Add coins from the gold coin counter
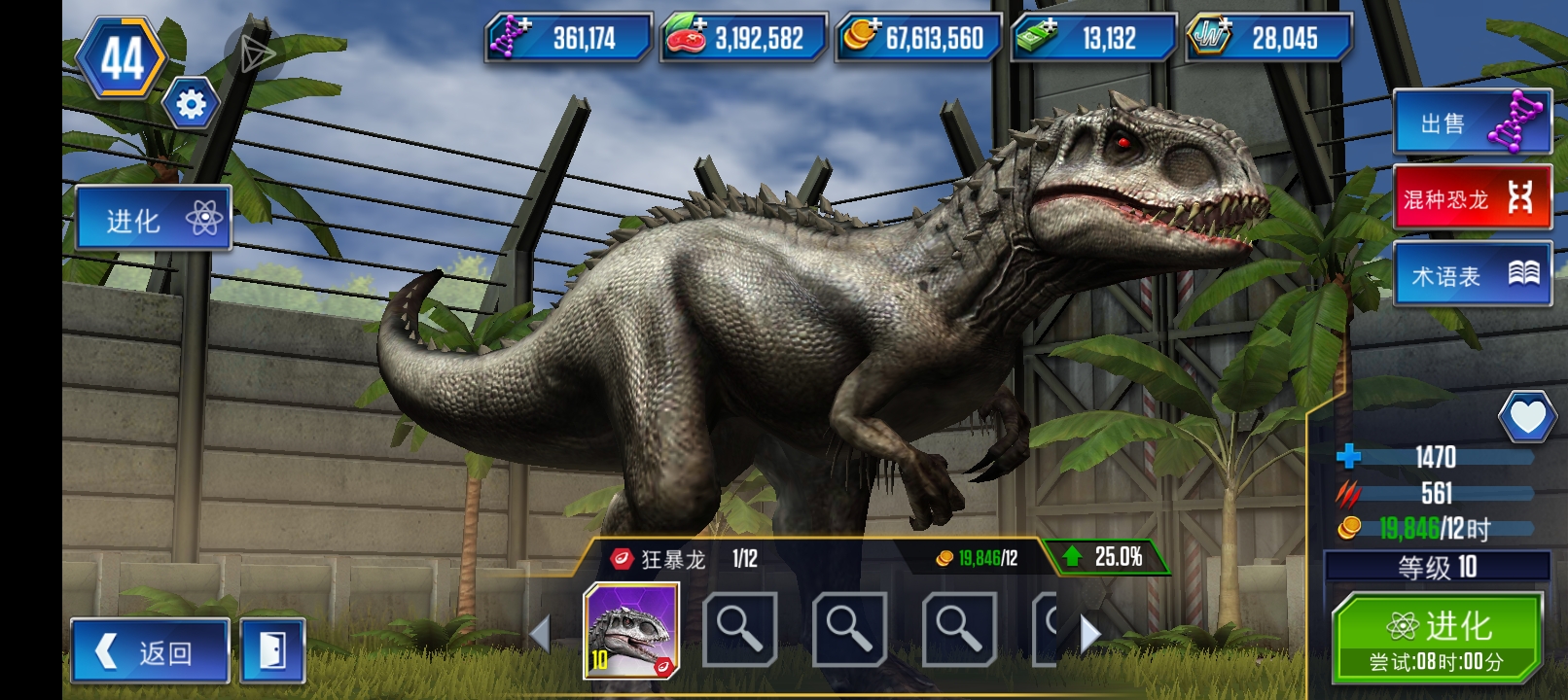The image size is (1568, 700). coord(919,38)
